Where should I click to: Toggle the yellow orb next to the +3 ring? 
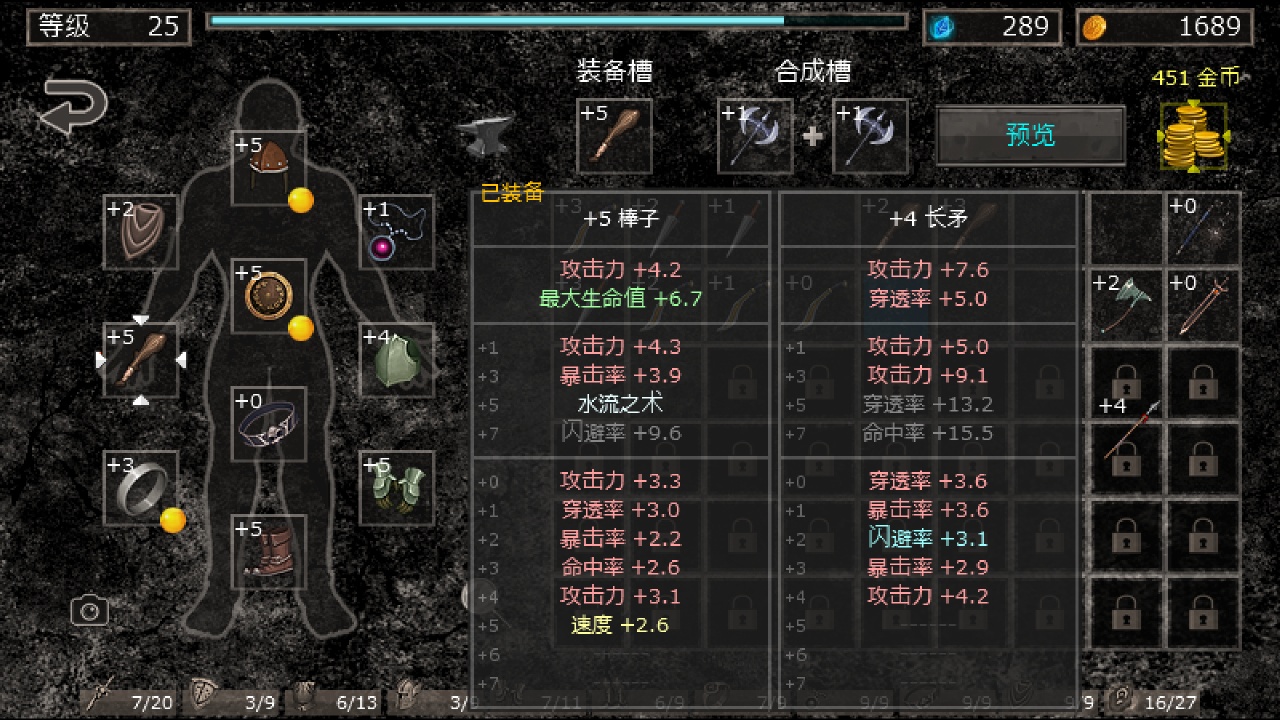(172, 518)
